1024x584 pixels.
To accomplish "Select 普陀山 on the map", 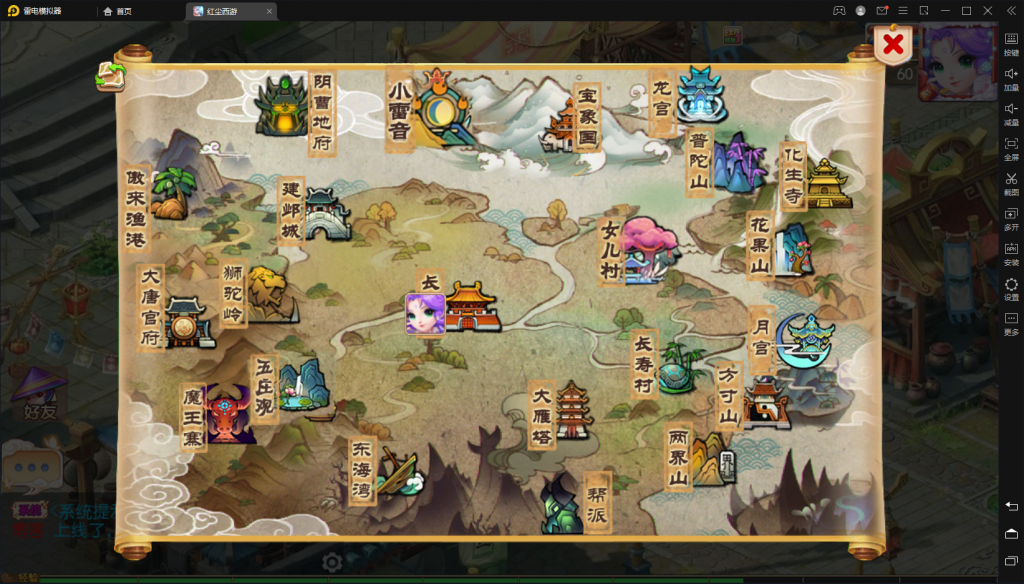I will [x=739, y=161].
